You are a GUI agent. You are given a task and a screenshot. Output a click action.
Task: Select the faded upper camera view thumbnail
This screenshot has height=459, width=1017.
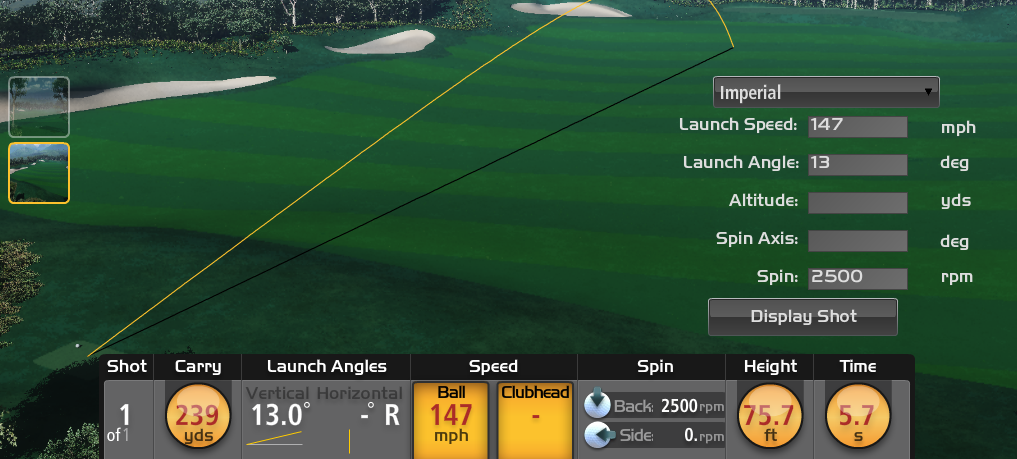(x=39, y=106)
